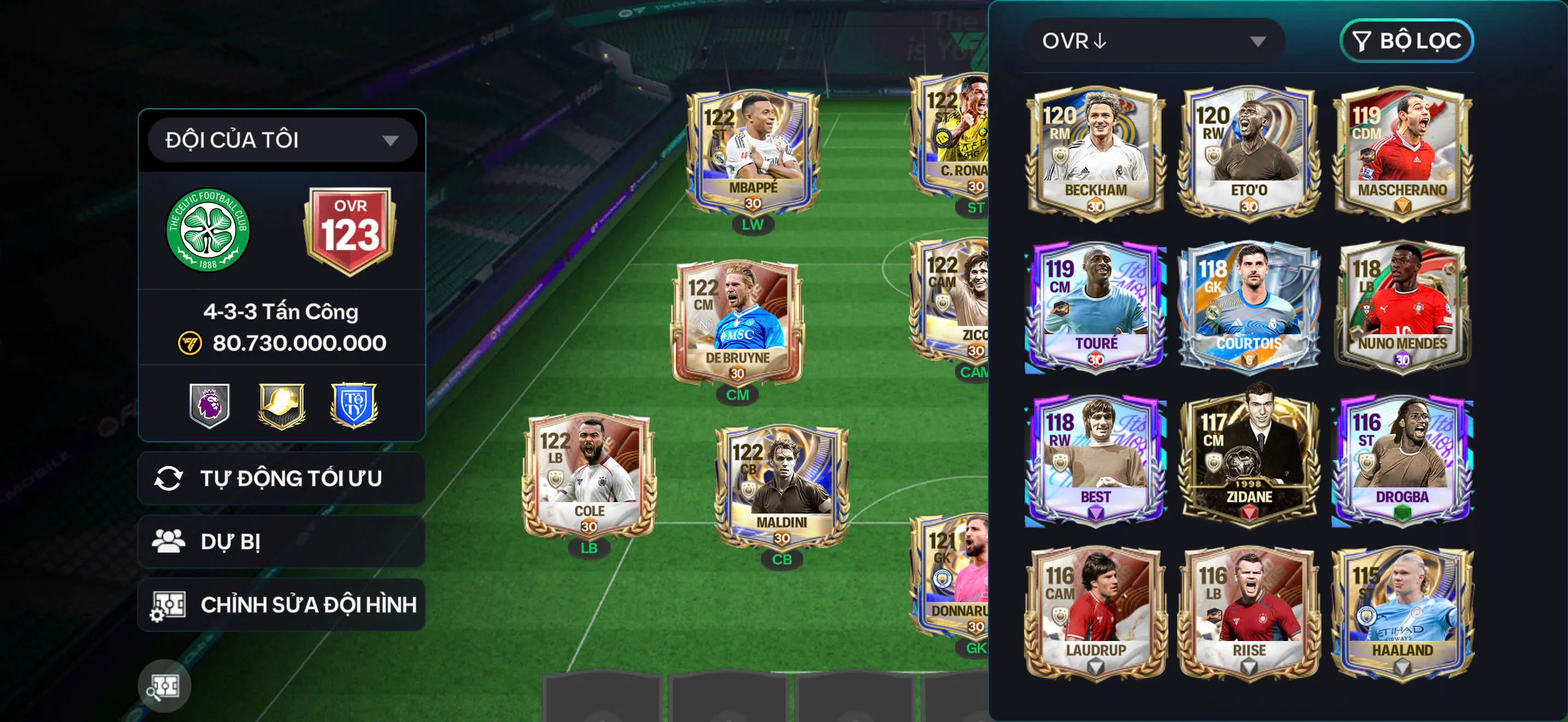Select the Touré 119 CM card

click(1096, 306)
